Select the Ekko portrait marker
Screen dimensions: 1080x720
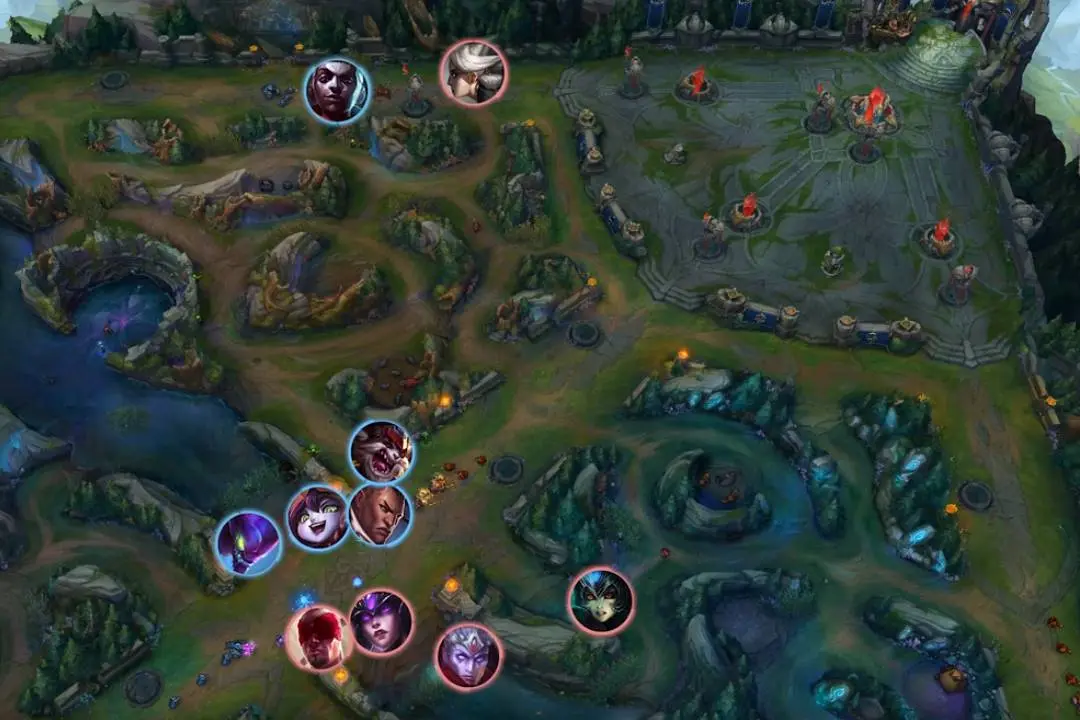pyautogui.click(x=337, y=91)
